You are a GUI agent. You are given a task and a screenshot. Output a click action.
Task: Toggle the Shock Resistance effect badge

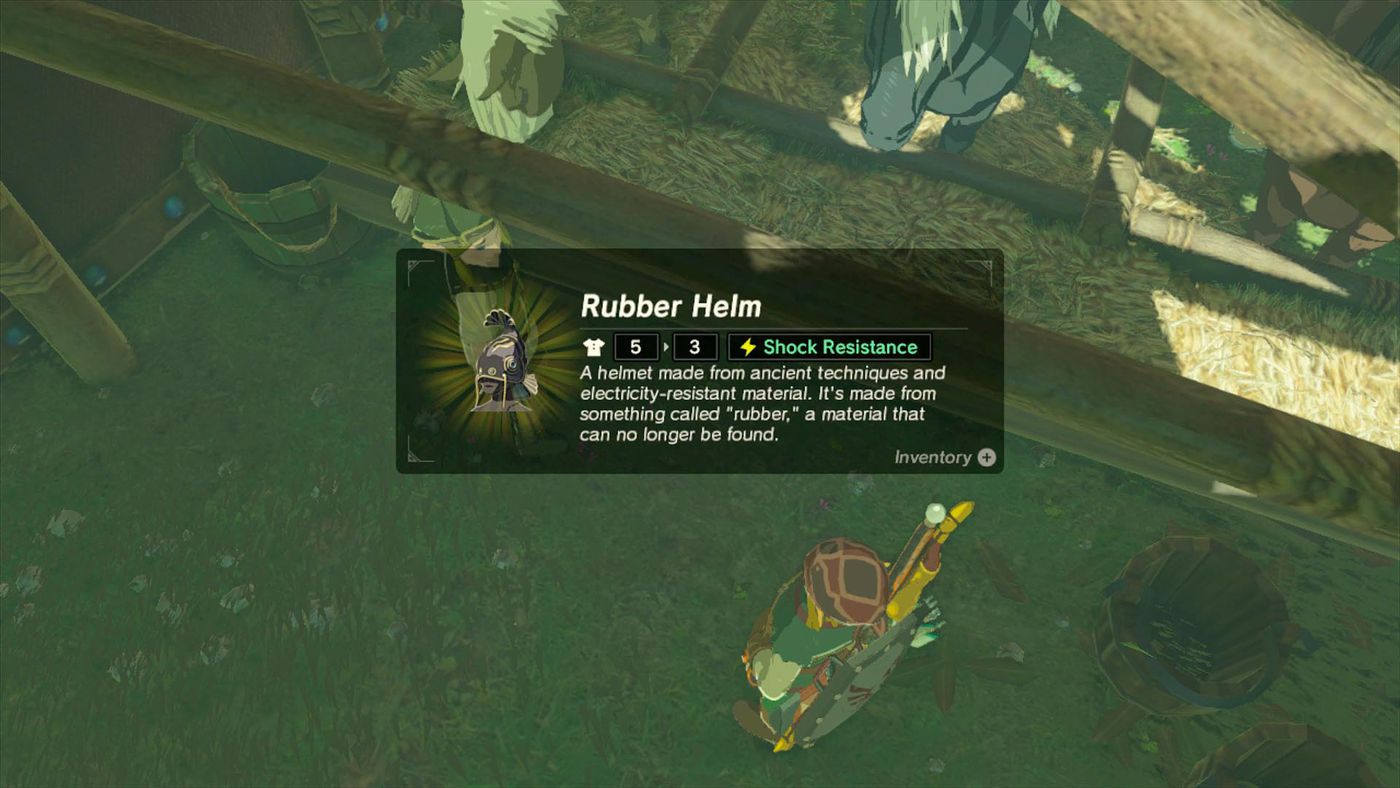pos(827,346)
